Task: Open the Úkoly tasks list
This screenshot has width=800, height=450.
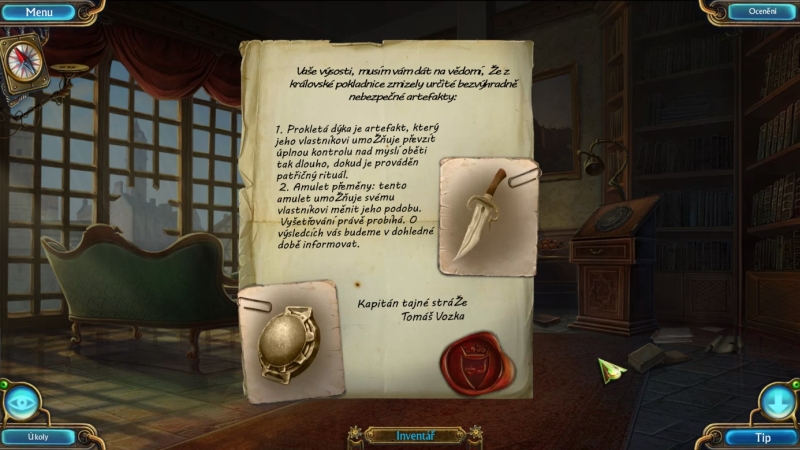Action: pyautogui.click(x=38, y=437)
